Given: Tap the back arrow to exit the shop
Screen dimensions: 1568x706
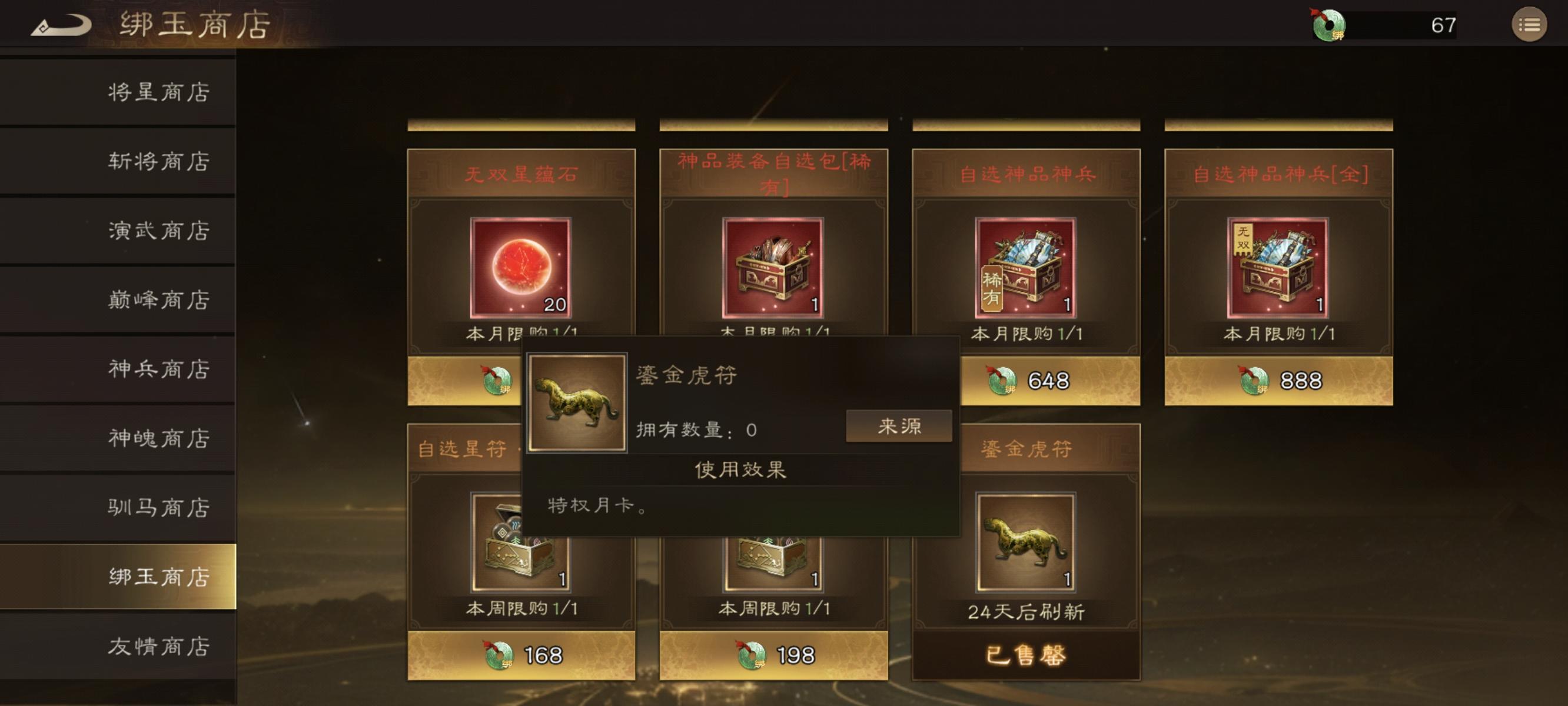Looking at the screenshot, I should click(61, 25).
